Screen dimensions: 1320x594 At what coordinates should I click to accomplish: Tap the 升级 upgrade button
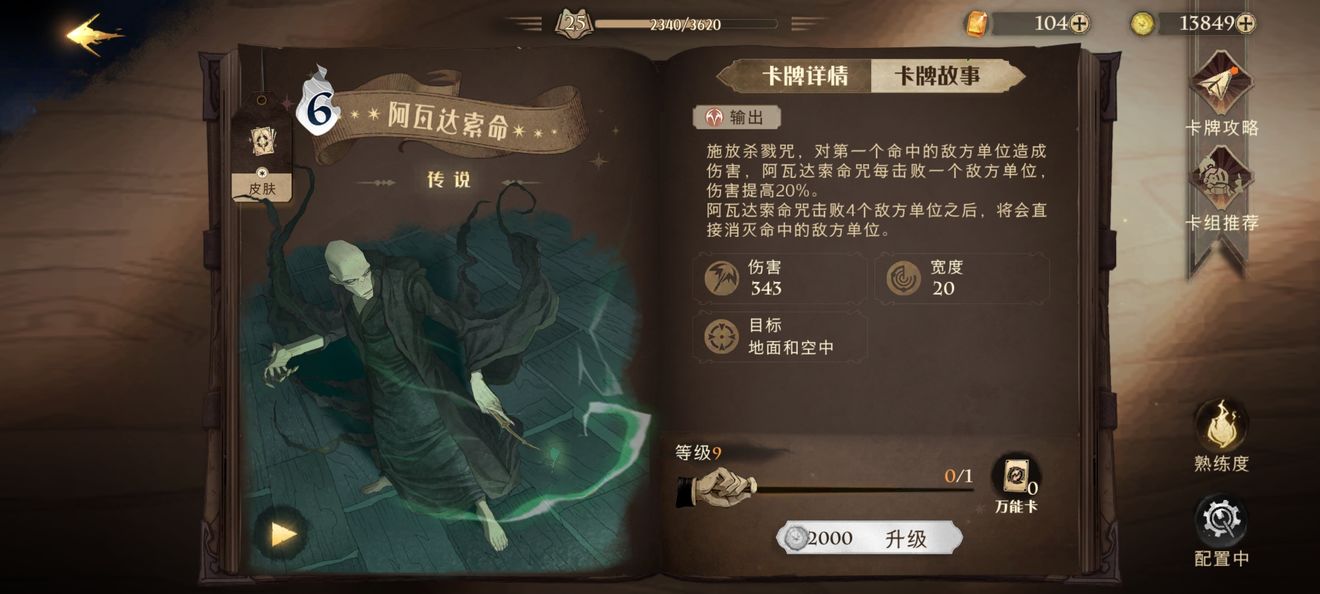[x=870, y=538]
